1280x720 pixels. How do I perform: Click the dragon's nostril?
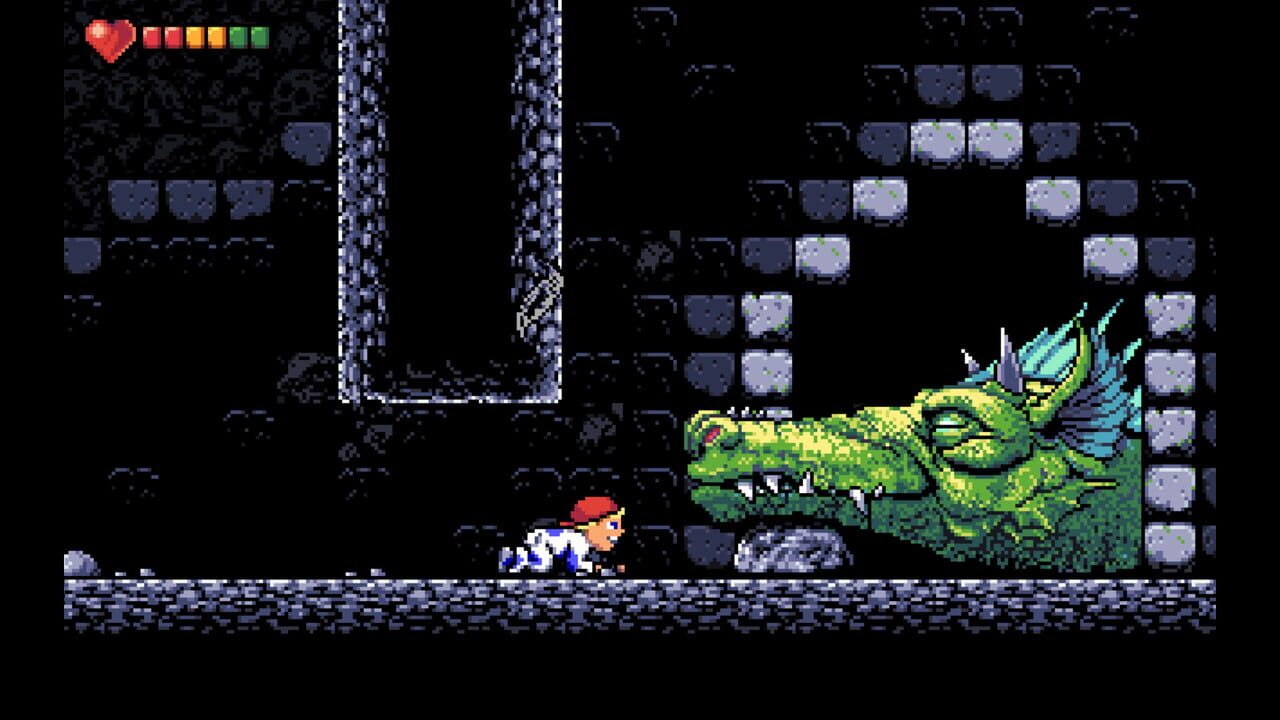pos(710,437)
